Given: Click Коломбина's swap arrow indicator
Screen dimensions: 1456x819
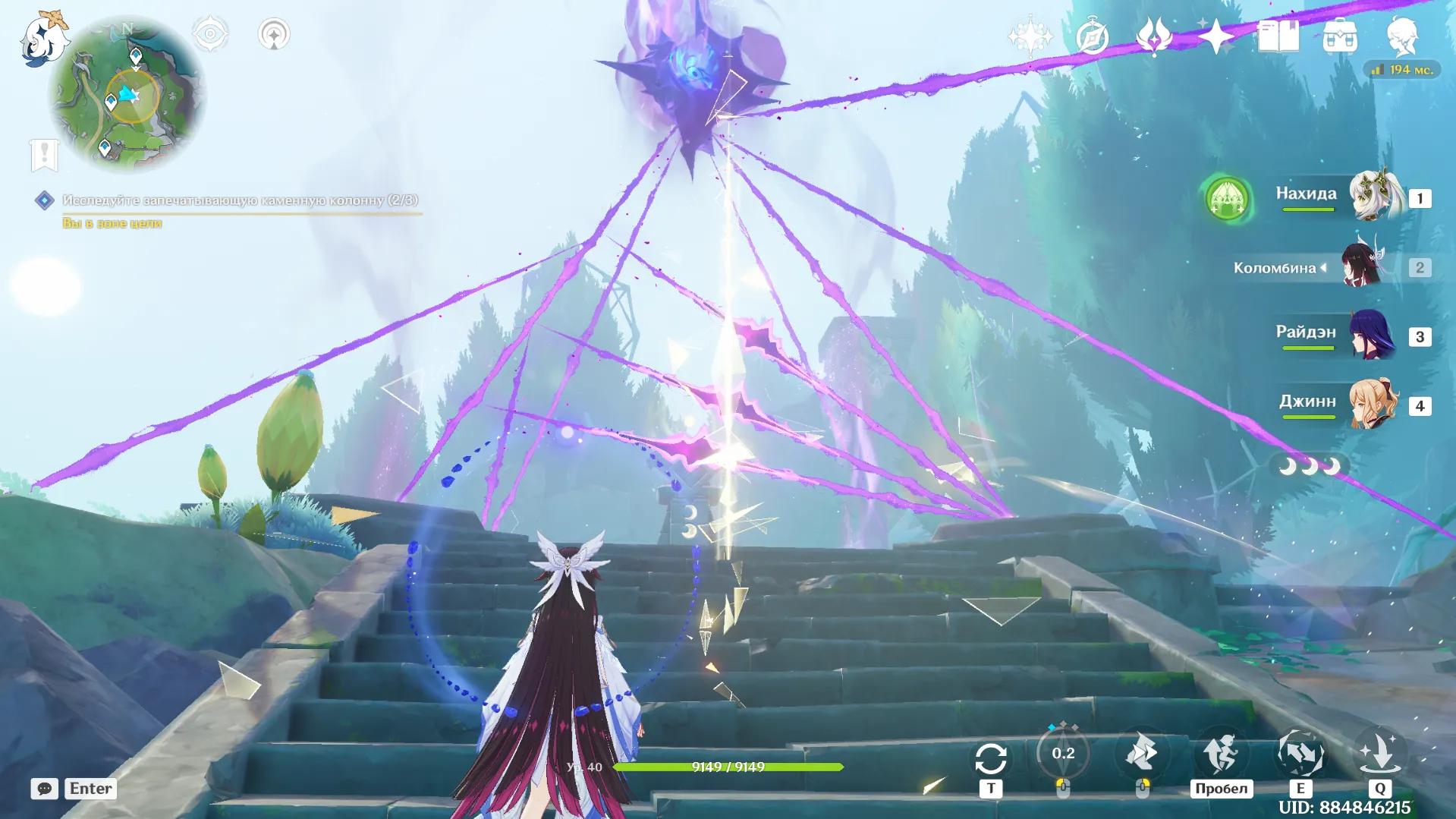Looking at the screenshot, I should point(1324,267).
